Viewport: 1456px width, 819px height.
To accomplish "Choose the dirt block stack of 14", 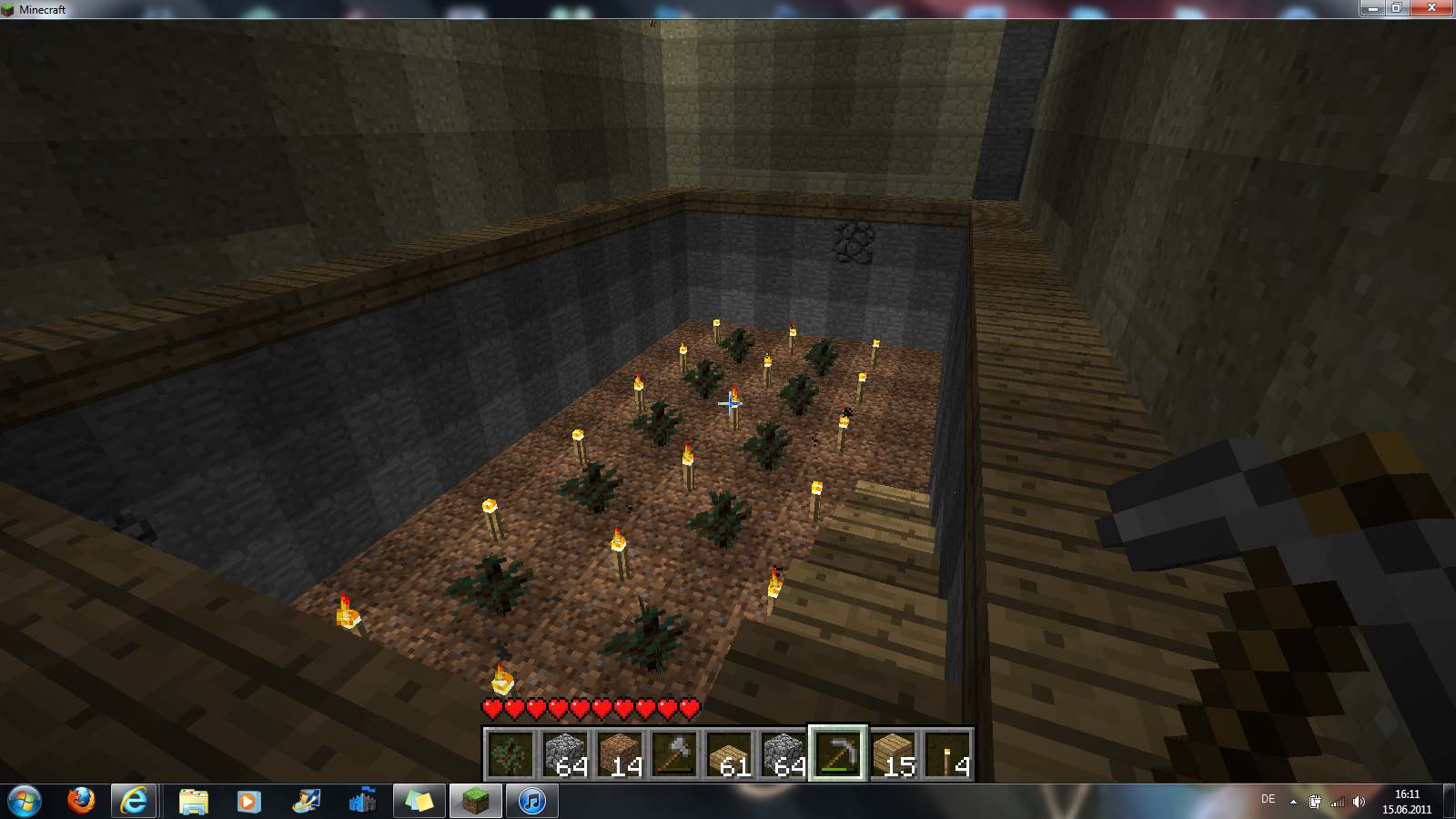I will pyautogui.click(x=619, y=754).
